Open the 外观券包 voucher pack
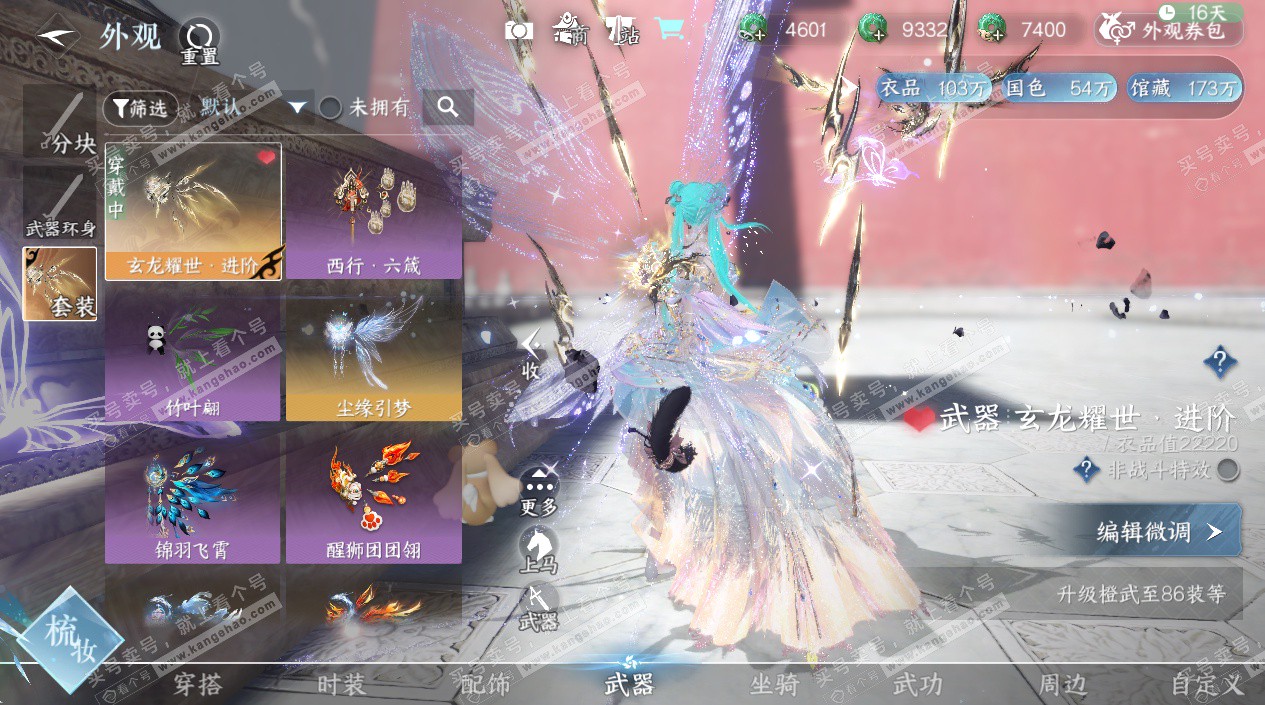Screen dimensions: 1265x705 click(1168, 30)
